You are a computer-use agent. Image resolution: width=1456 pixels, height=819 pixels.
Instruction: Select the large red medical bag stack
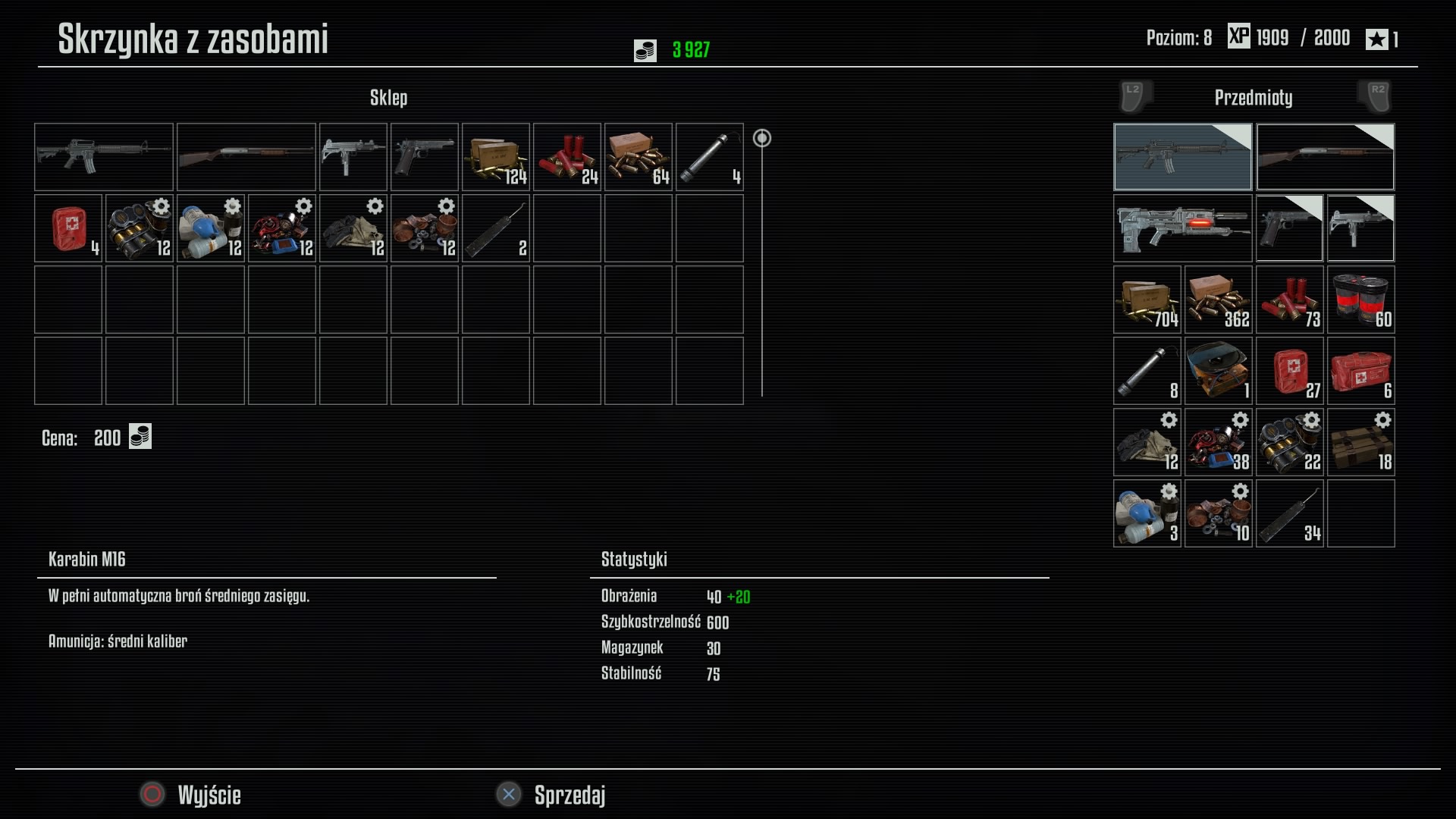click(x=1361, y=371)
